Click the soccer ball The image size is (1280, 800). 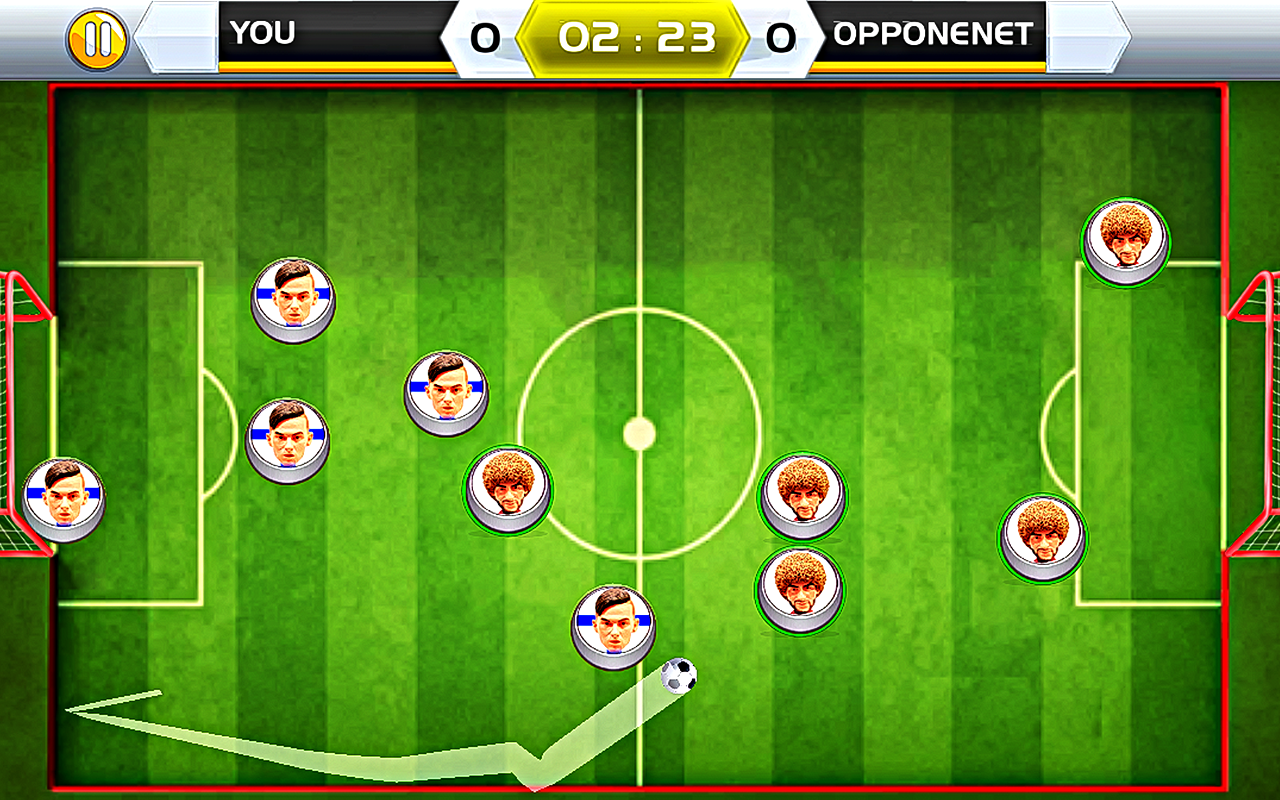point(681,673)
